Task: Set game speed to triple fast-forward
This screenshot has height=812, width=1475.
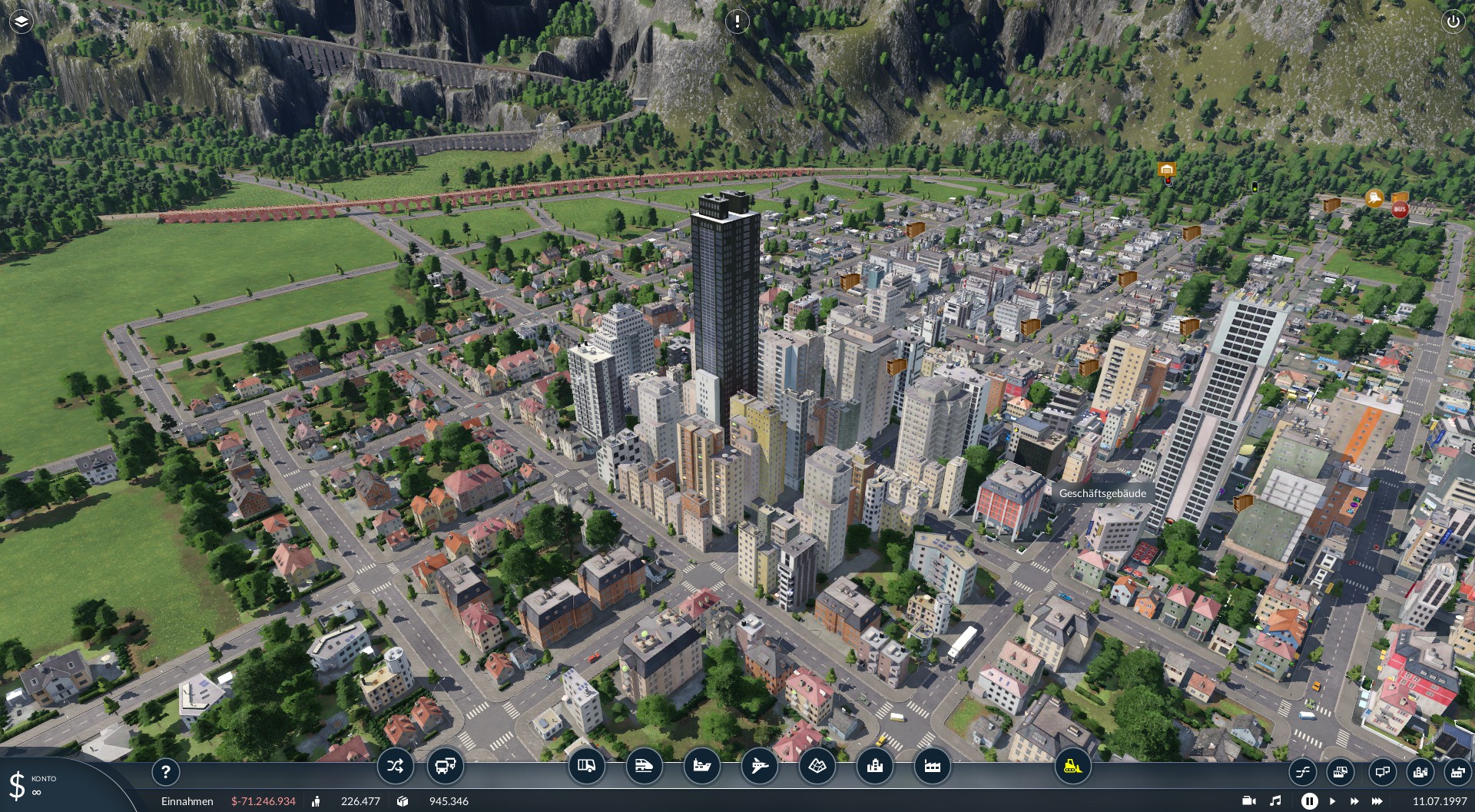Action: click(x=1377, y=801)
